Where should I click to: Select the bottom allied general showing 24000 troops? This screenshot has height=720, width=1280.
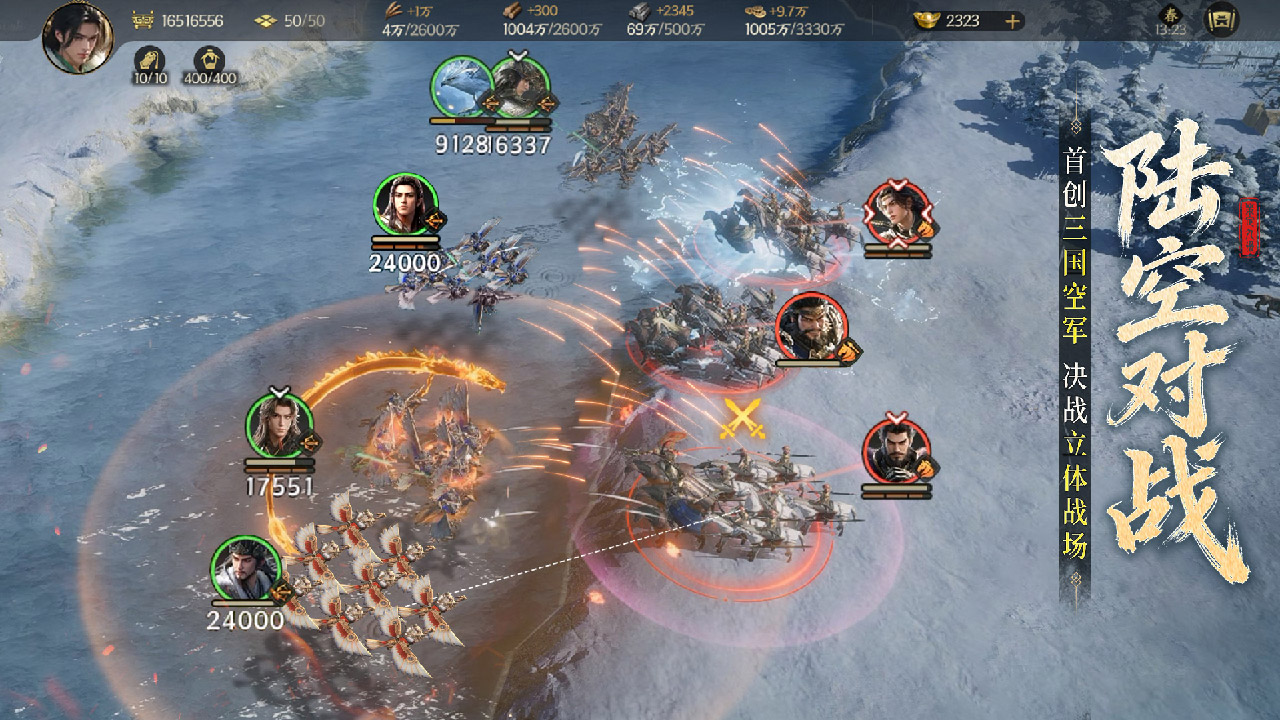tap(245, 569)
